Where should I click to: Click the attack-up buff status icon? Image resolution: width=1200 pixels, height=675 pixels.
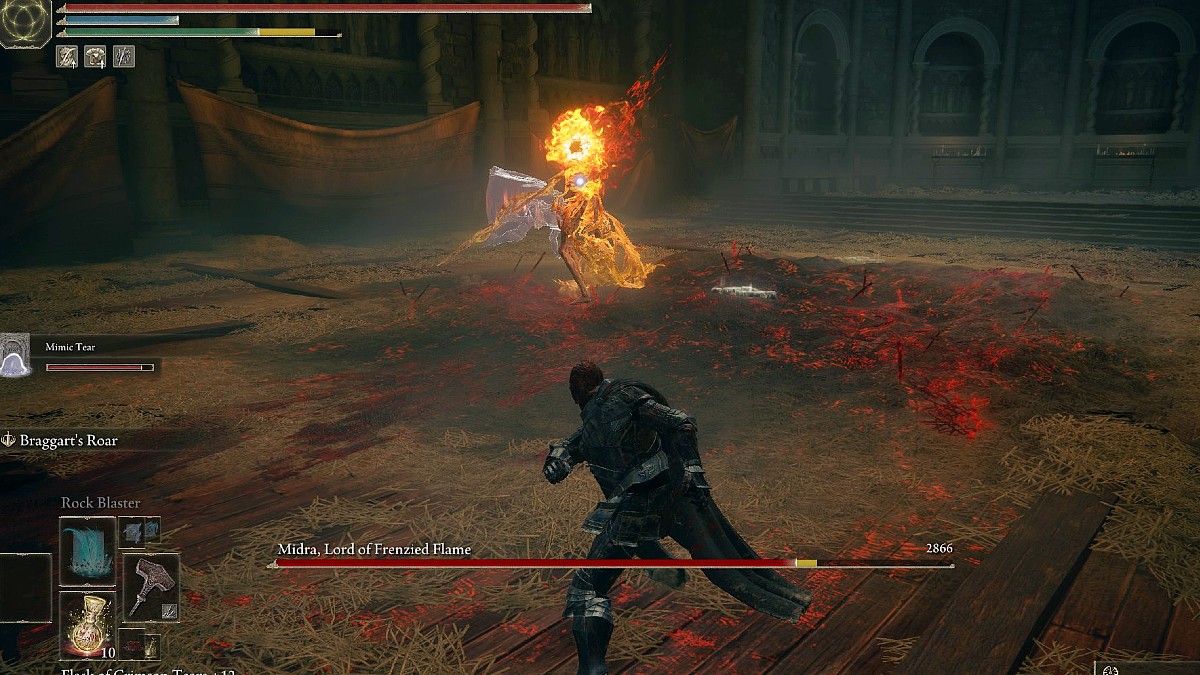click(x=68, y=57)
